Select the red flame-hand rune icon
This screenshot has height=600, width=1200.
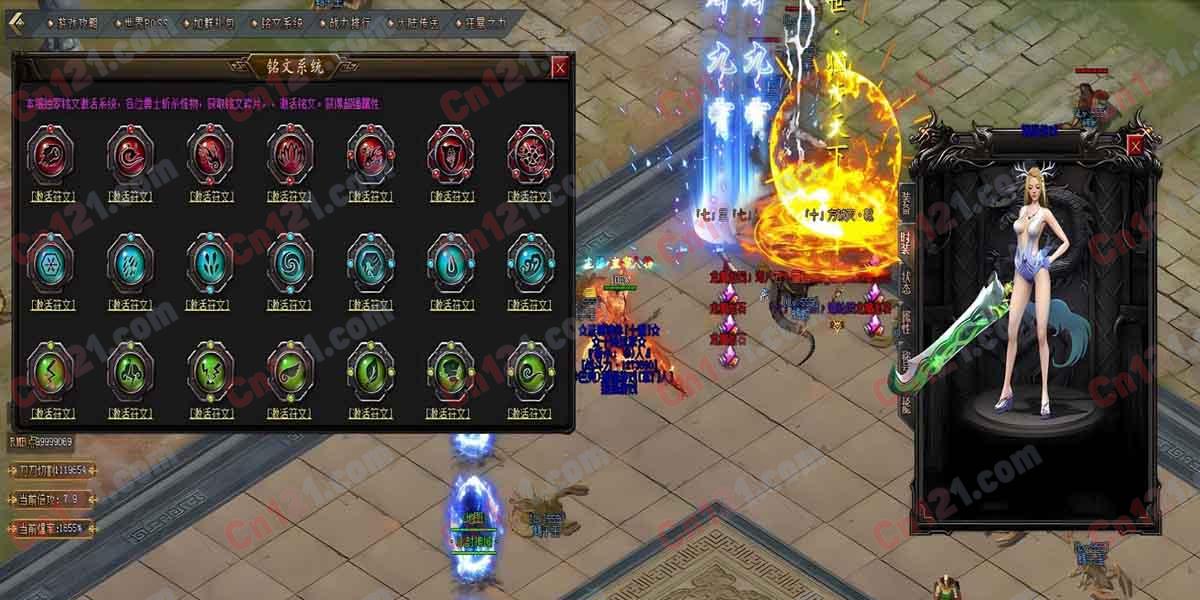click(x=290, y=153)
